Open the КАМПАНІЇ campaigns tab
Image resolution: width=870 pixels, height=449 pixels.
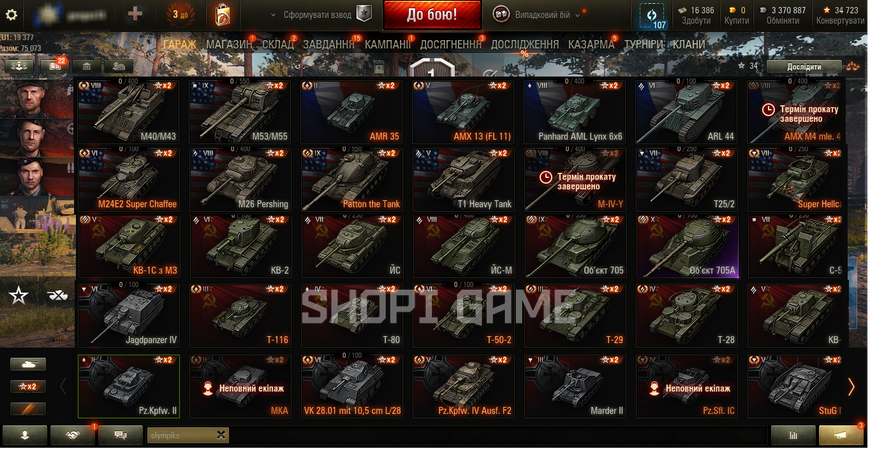pyautogui.click(x=388, y=45)
